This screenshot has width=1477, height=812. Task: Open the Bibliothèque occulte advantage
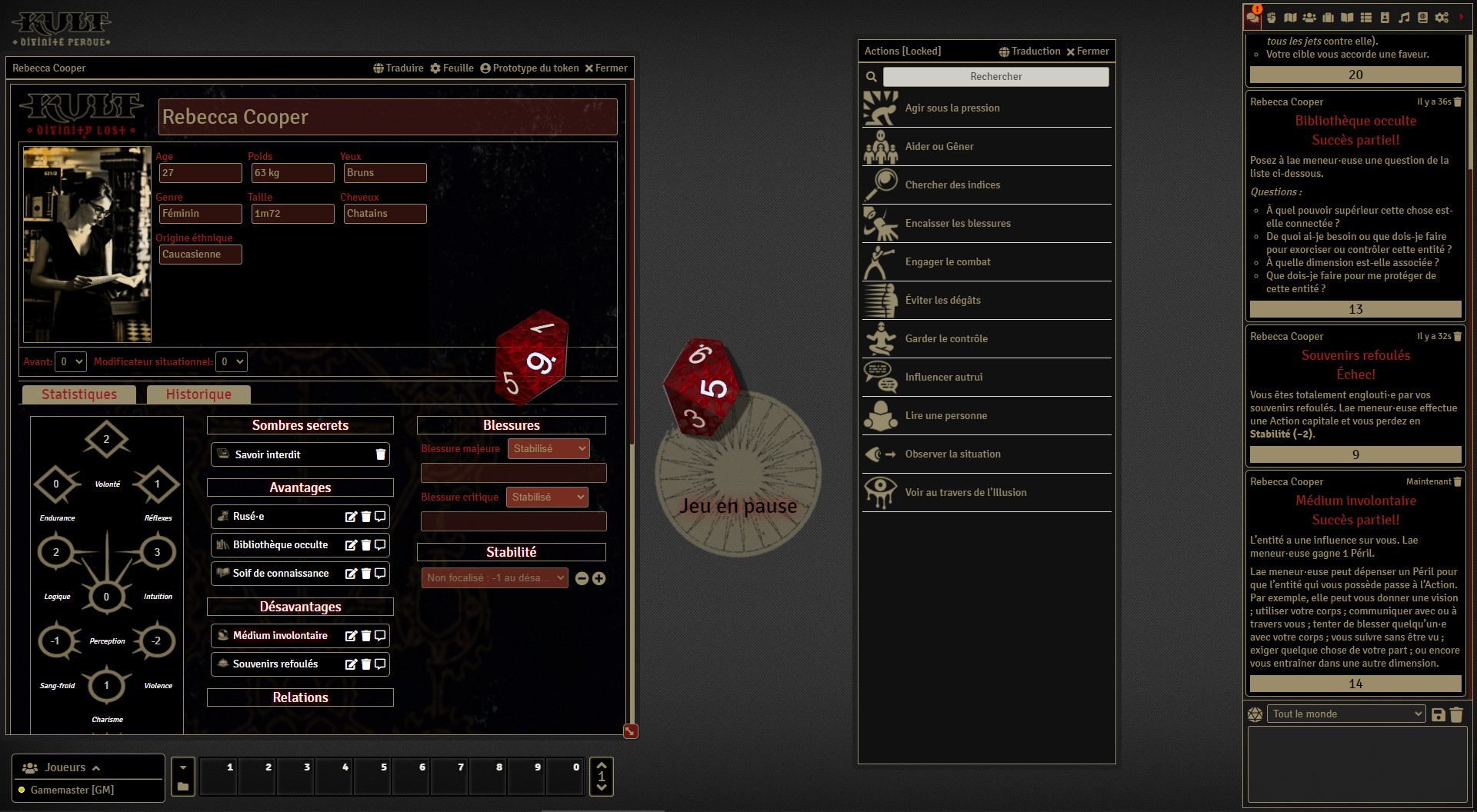(x=280, y=545)
